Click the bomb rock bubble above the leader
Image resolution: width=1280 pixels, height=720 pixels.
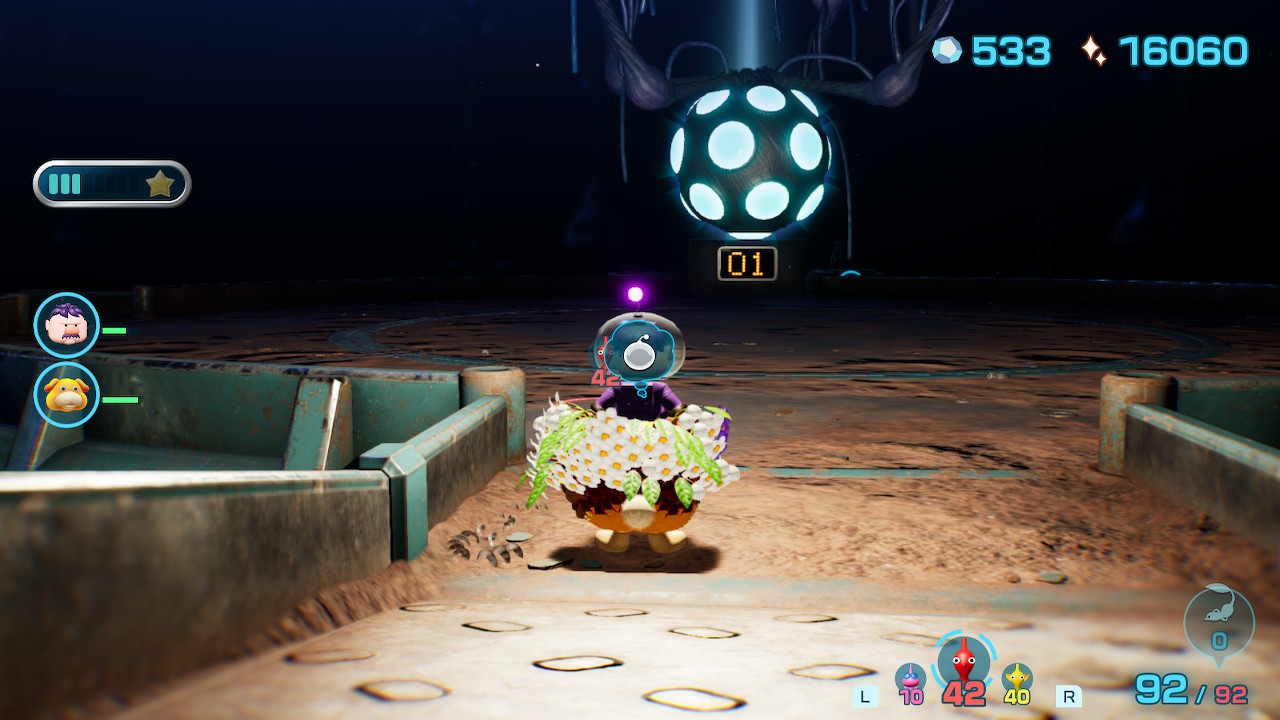(639, 352)
